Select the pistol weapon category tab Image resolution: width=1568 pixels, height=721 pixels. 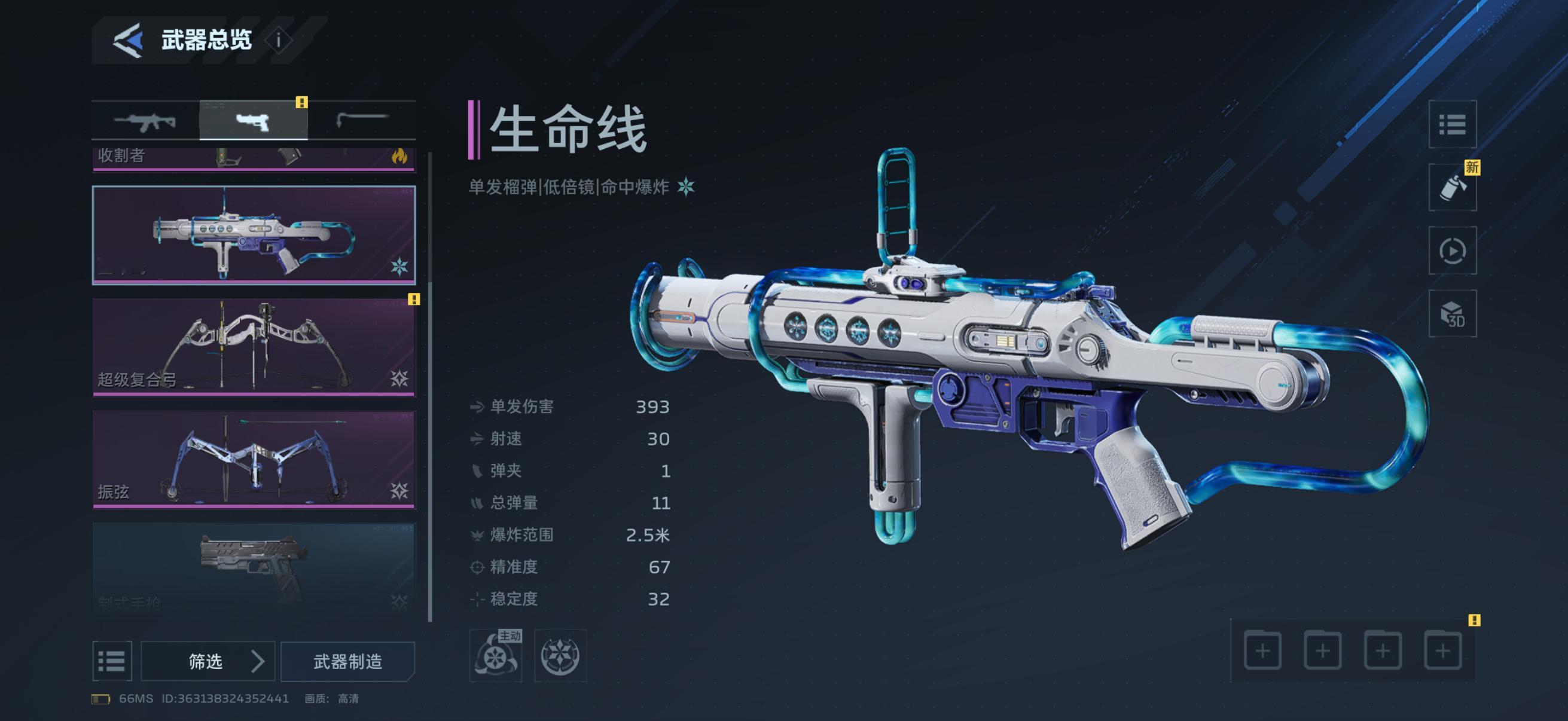coord(253,121)
